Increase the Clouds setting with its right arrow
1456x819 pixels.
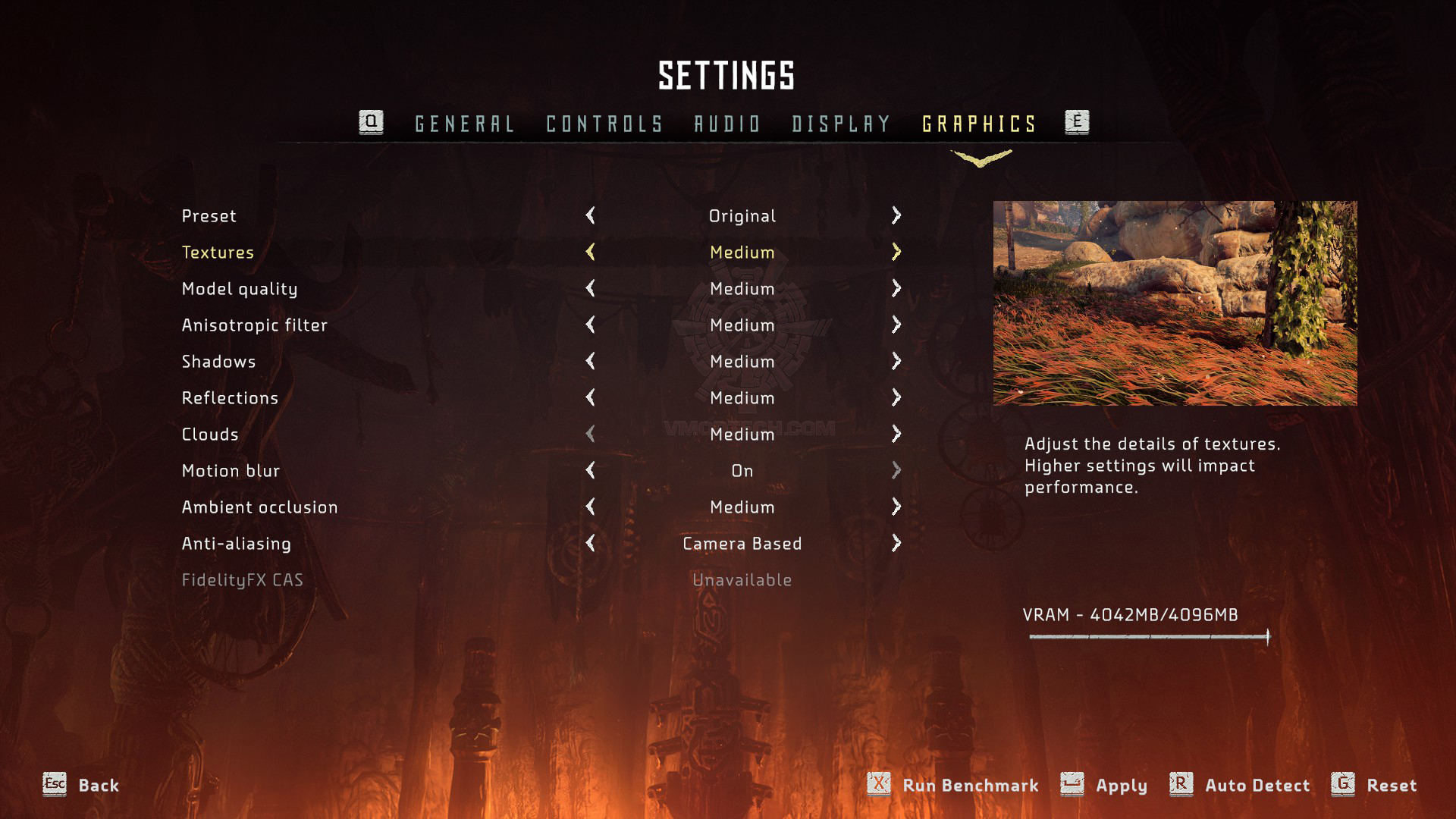click(896, 434)
